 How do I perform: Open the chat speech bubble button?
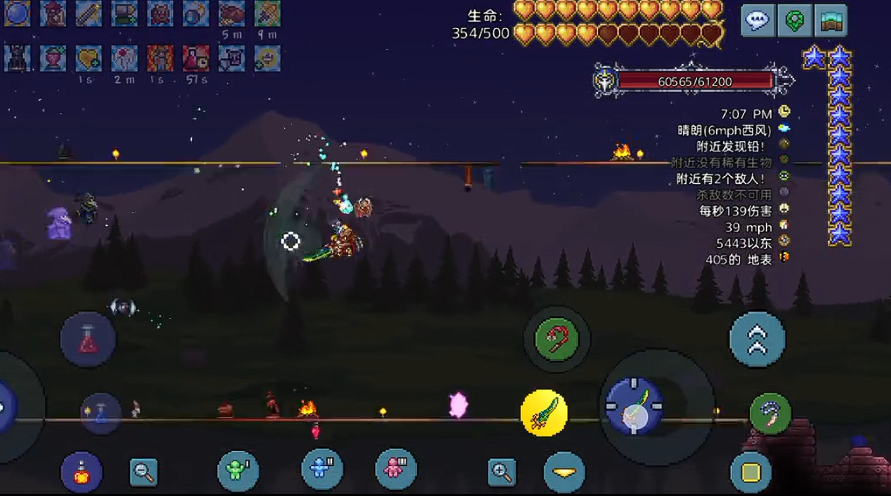[x=758, y=21]
